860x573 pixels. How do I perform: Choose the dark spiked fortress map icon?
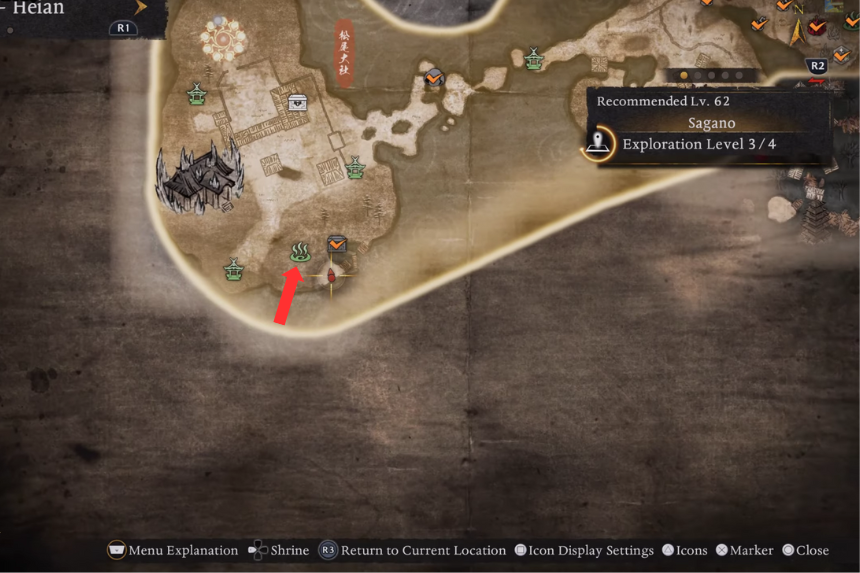[x=200, y=176]
